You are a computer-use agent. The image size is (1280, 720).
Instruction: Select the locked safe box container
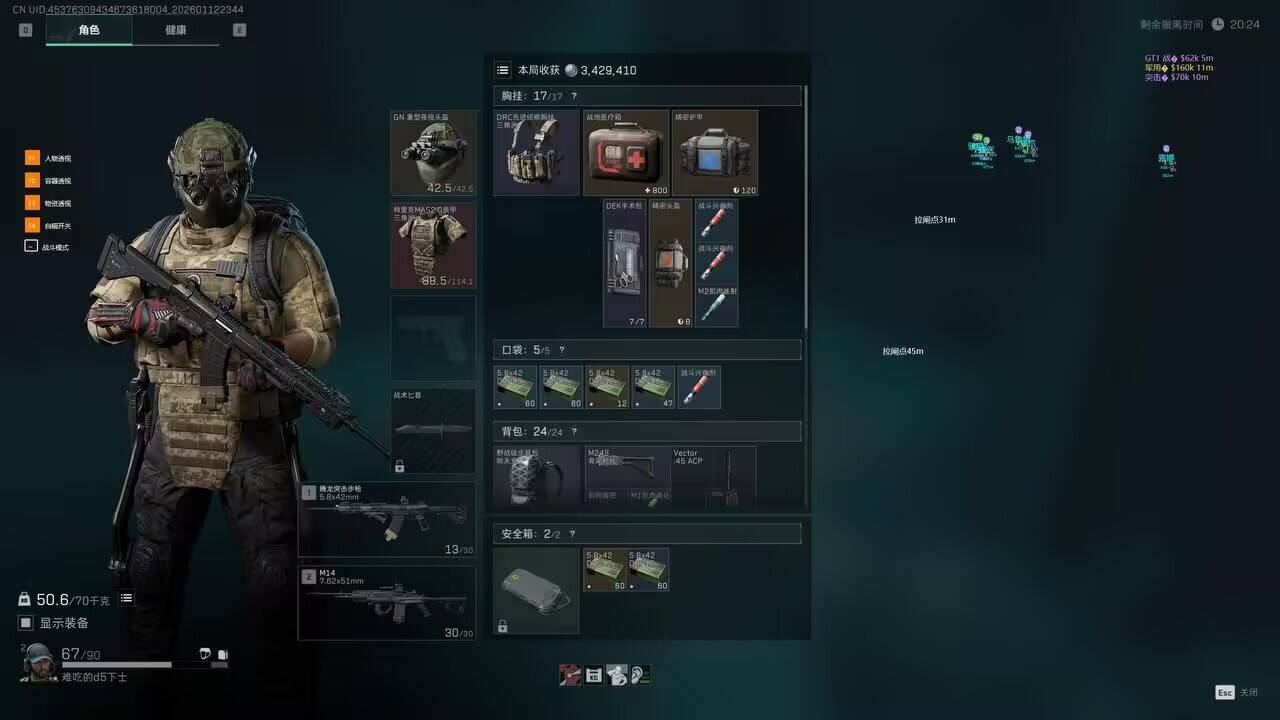coord(536,590)
